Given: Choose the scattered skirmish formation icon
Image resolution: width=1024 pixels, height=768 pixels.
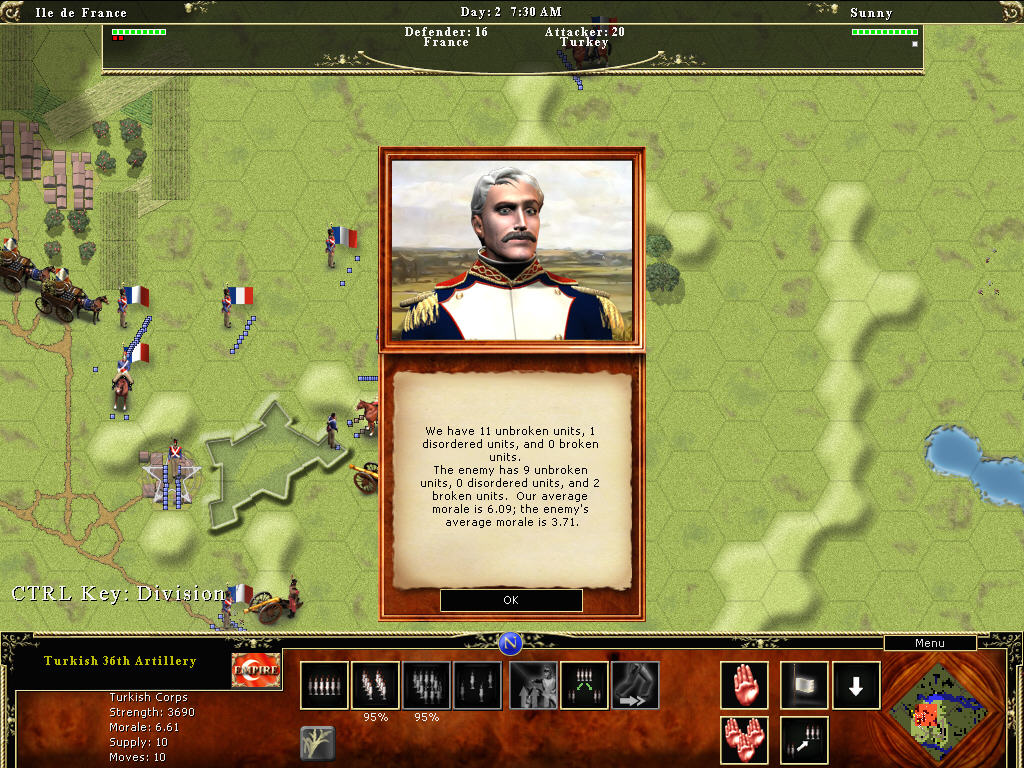Looking at the screenshot, I should pyautogui.click(x=478, y=685).
